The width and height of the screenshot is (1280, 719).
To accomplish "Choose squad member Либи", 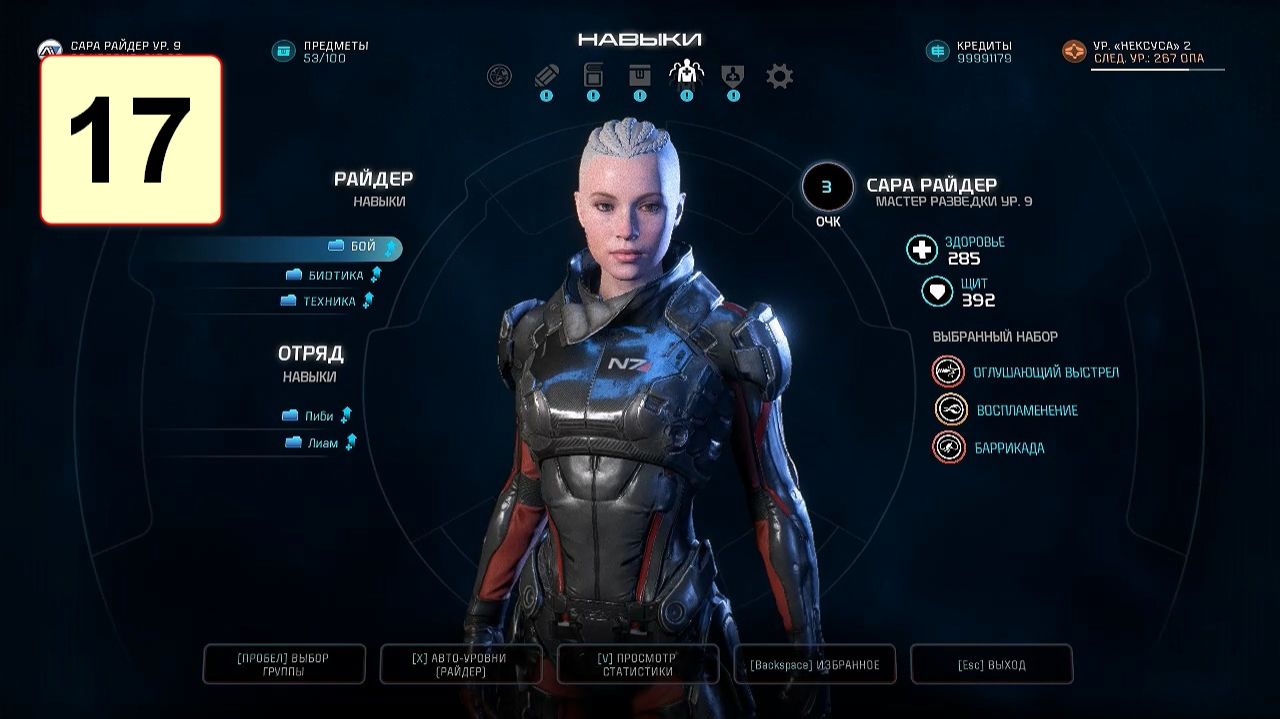I will (x=319, y=416).
